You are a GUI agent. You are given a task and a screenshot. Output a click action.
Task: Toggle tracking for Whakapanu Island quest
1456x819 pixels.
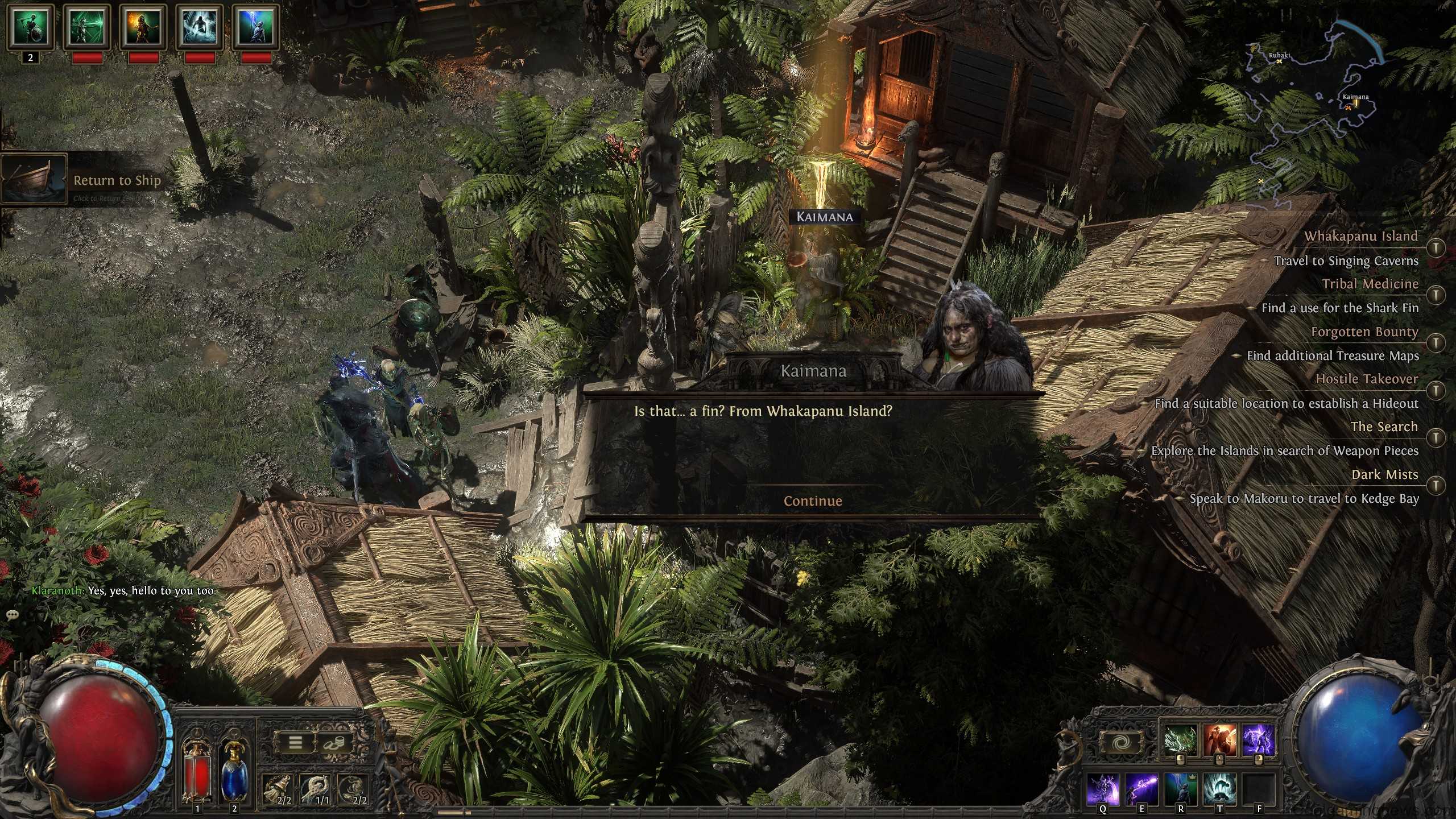coord(1436,246)
